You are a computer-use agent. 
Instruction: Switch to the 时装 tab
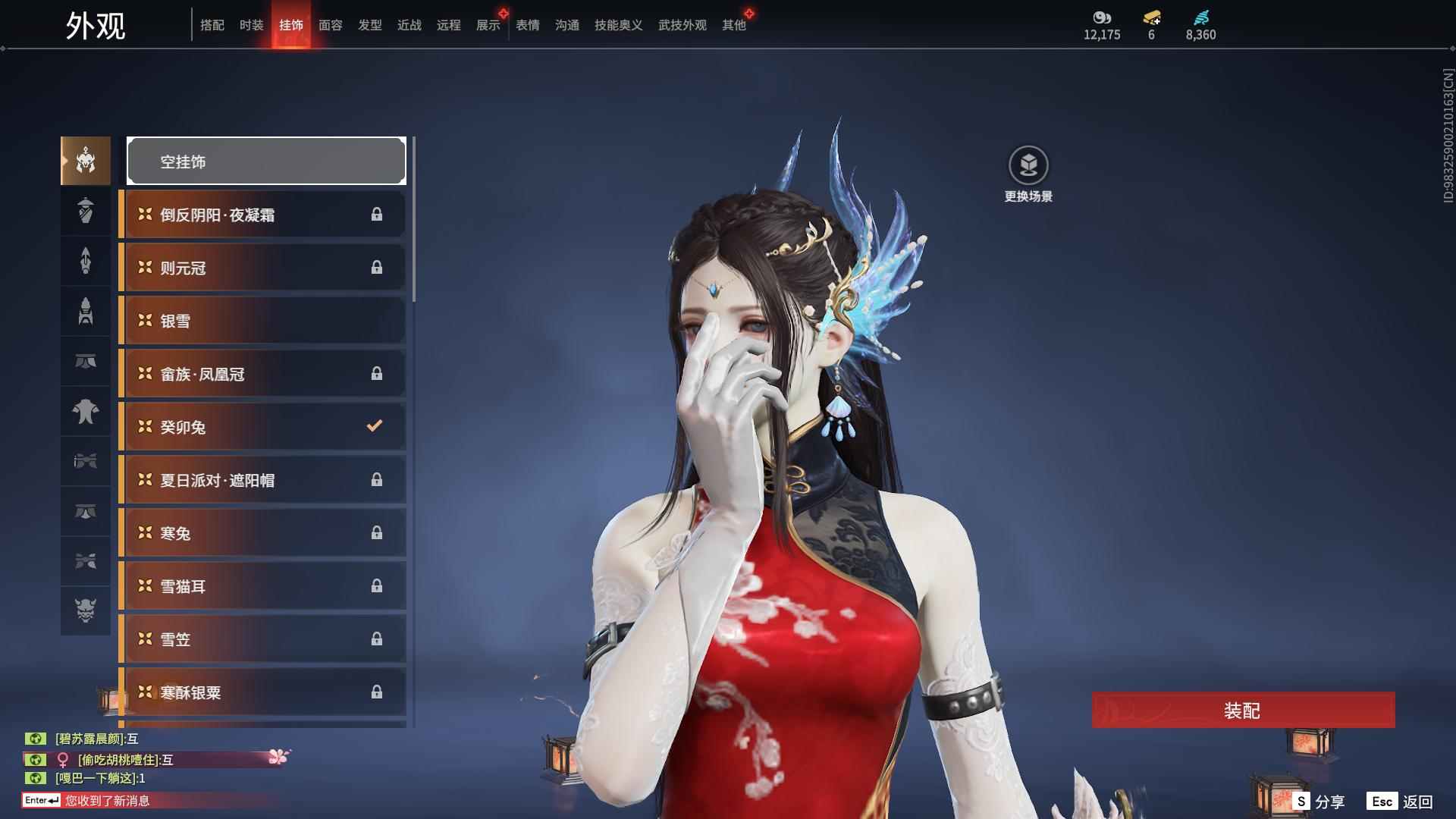[x=251, y=25]
